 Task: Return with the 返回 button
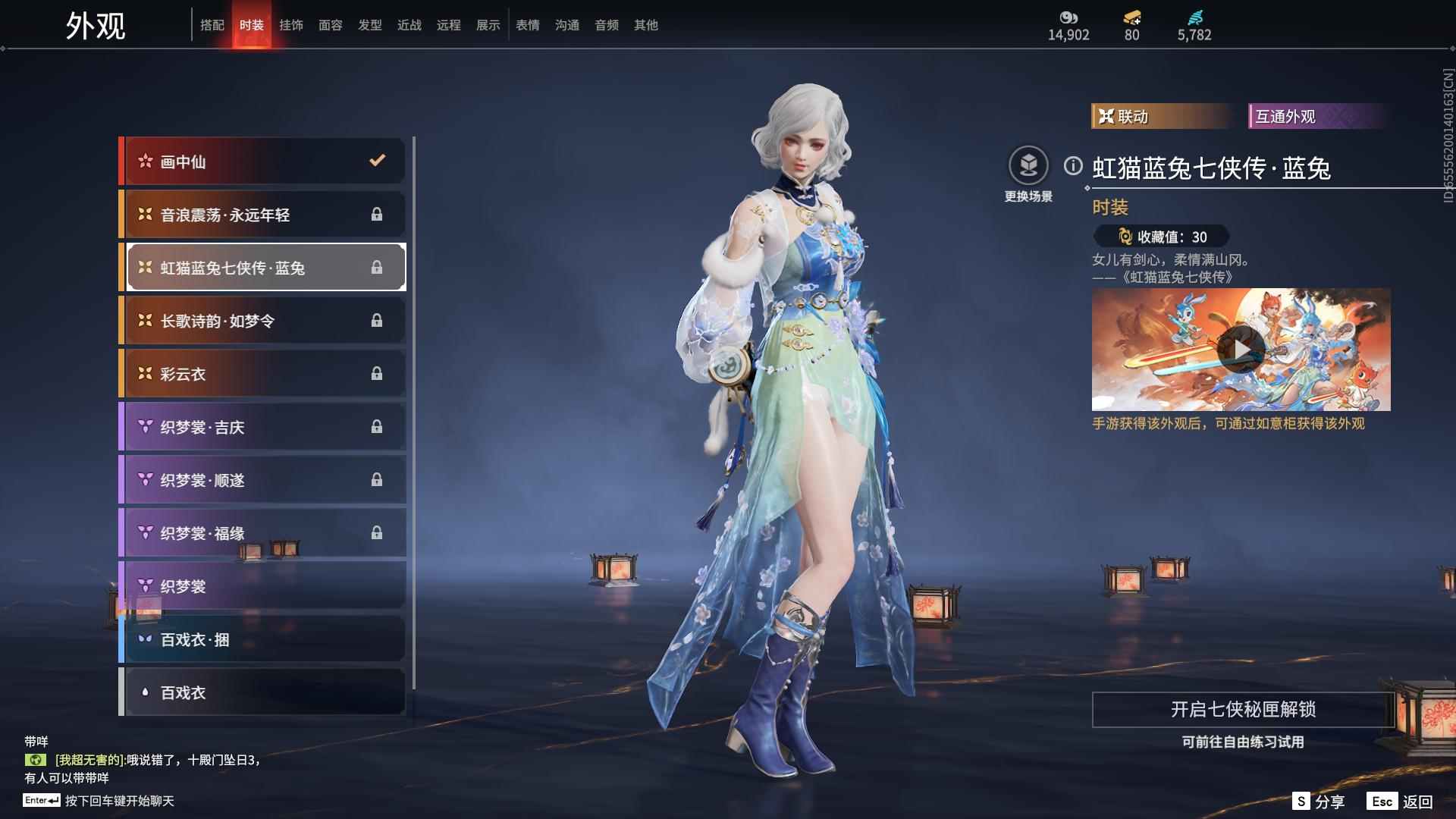click(1401, 802)
